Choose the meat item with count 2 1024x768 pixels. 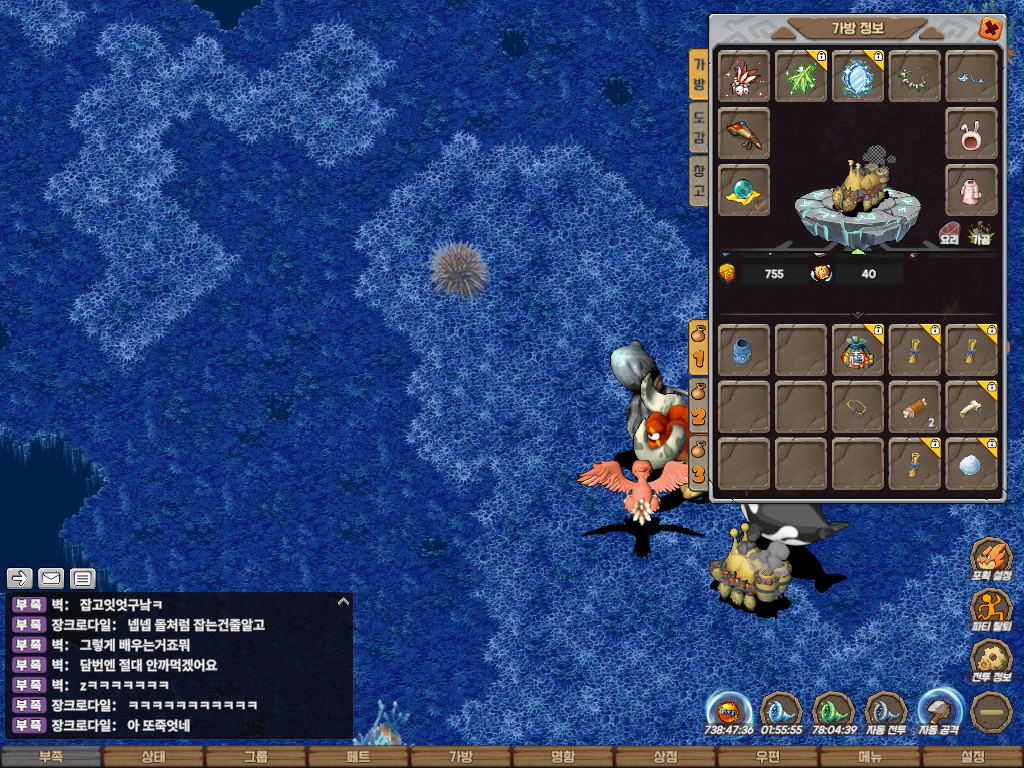914,407
